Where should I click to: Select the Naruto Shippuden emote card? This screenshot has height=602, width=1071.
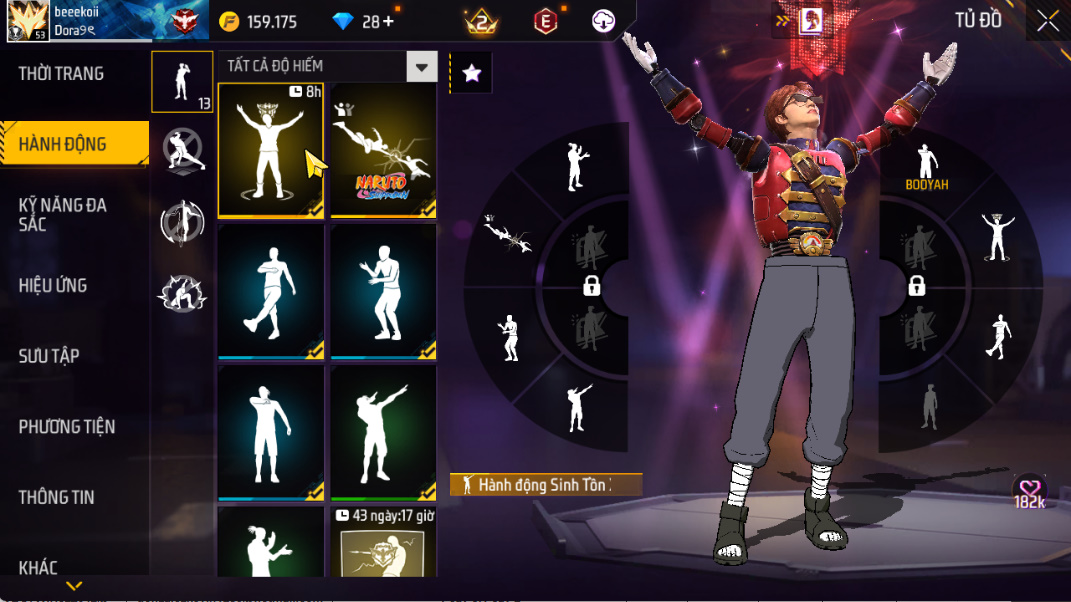tap(384, 150)
